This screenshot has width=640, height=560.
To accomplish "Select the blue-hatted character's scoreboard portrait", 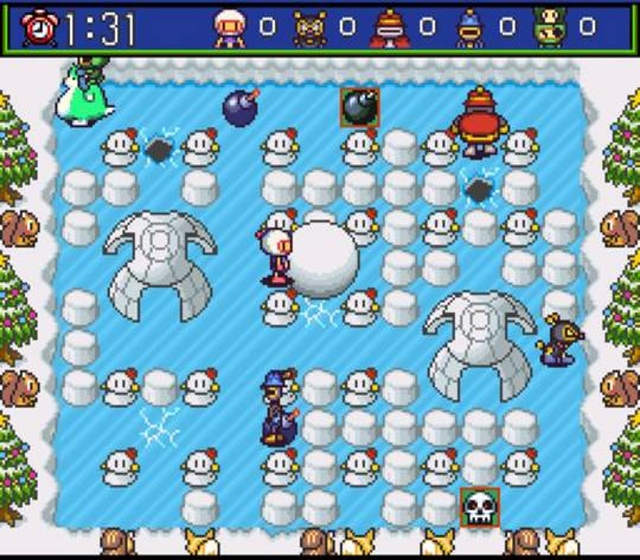I will [469, 29].
